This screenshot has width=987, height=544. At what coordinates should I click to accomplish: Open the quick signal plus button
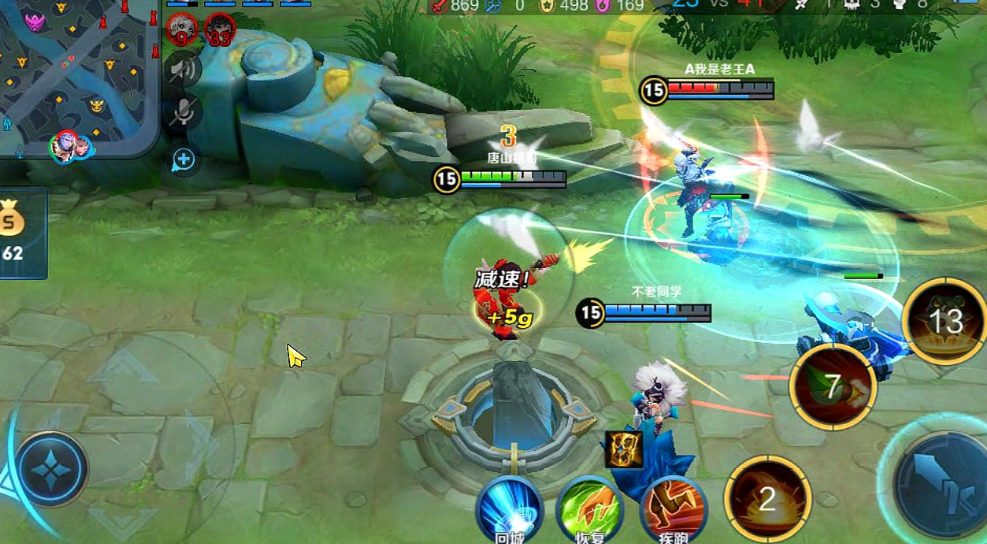click(184, 159)
